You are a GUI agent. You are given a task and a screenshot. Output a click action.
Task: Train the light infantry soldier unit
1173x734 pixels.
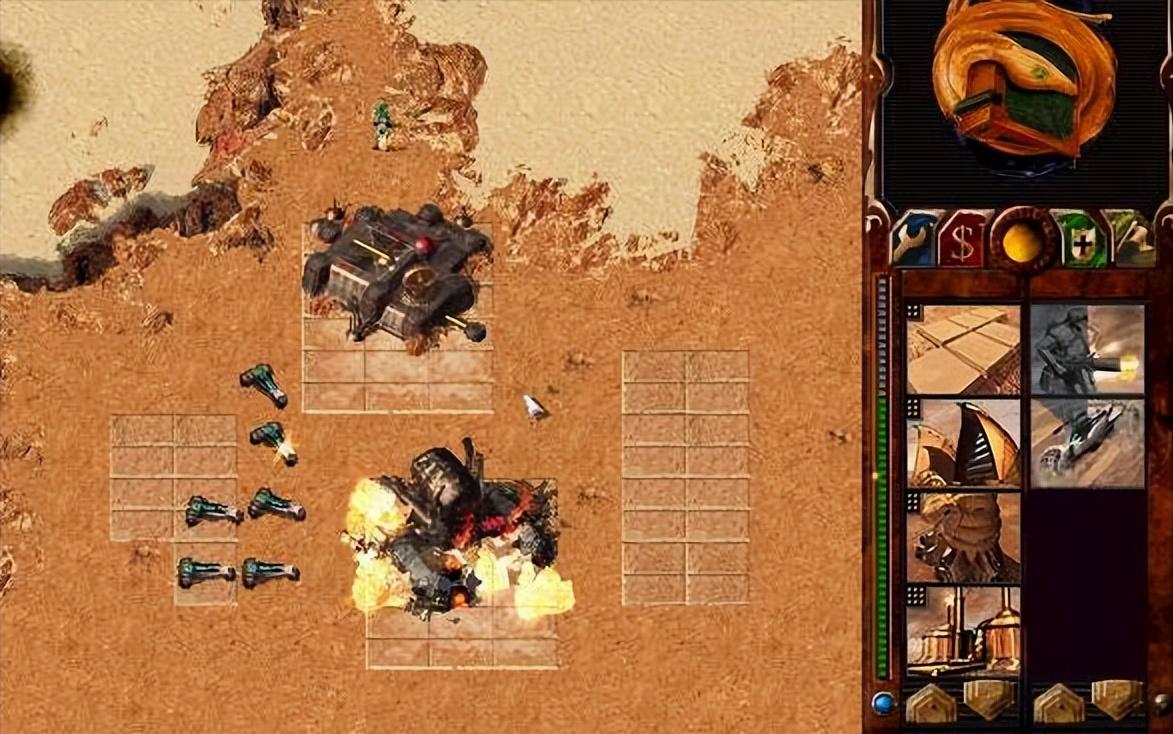pos(1088,350)
